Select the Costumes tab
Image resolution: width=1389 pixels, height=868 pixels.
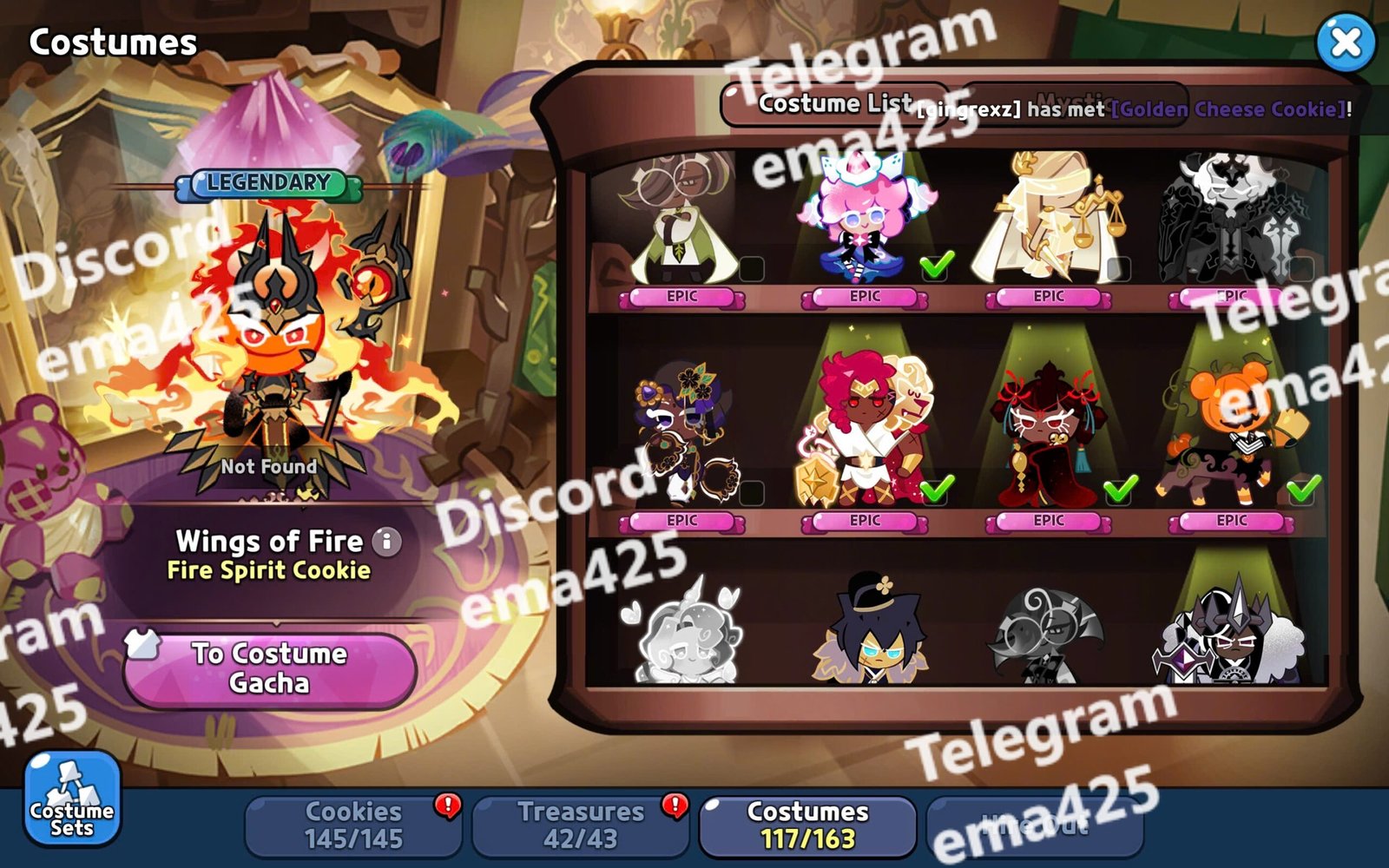click(x=807, y=825)
